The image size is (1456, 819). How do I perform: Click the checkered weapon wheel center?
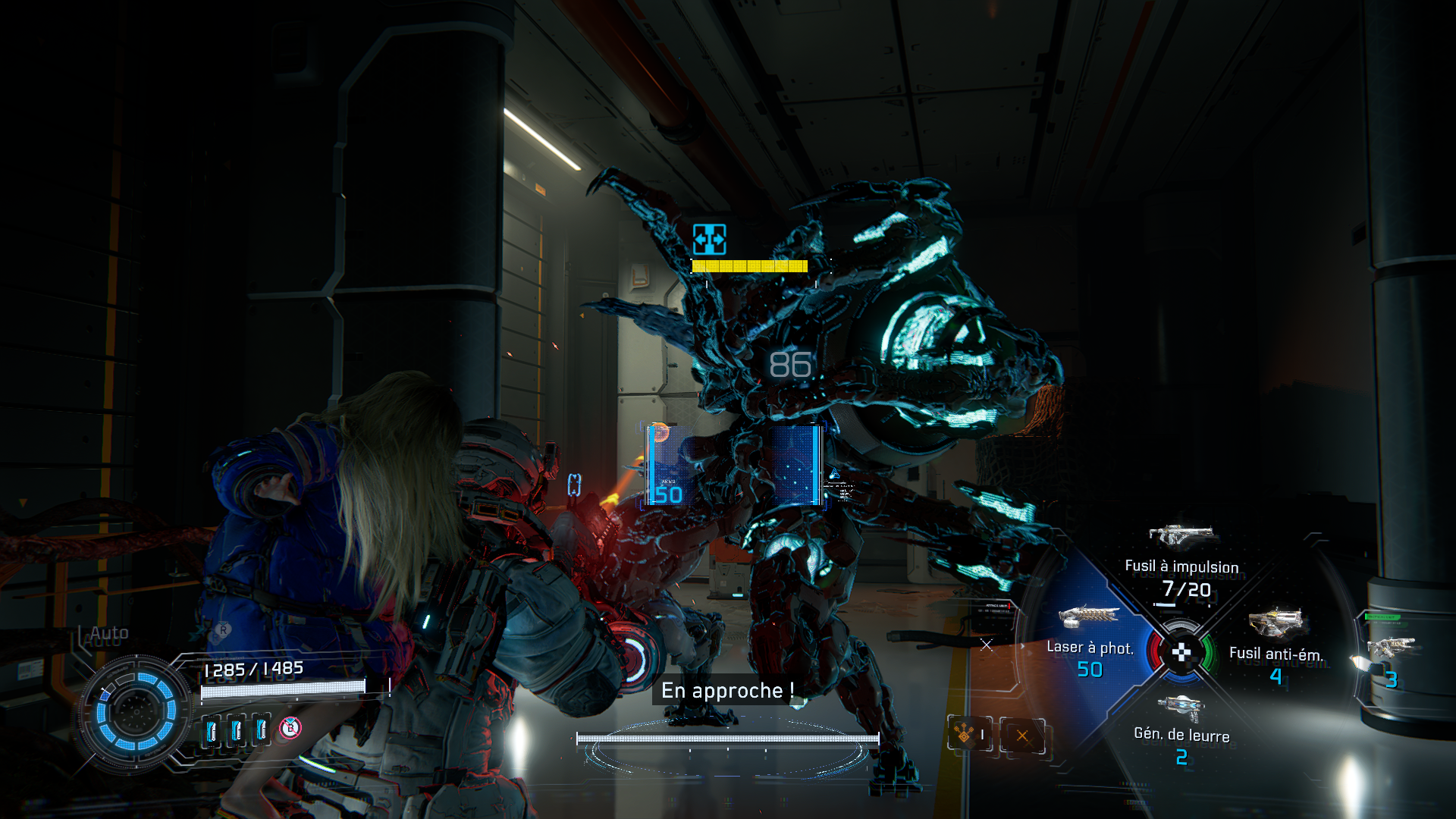(1181, 652)
